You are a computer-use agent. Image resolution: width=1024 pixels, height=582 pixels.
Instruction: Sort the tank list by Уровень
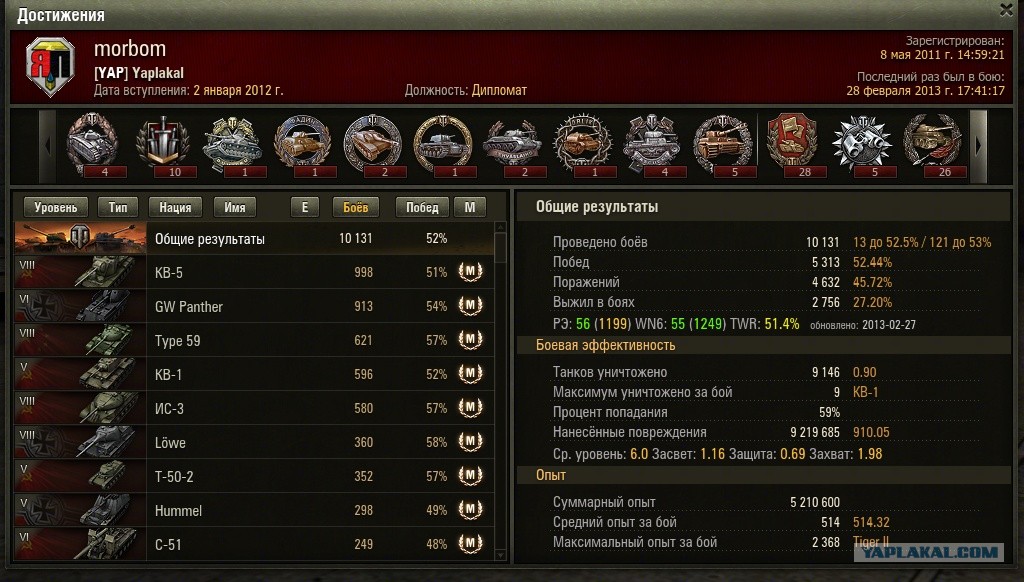[56, 208]
